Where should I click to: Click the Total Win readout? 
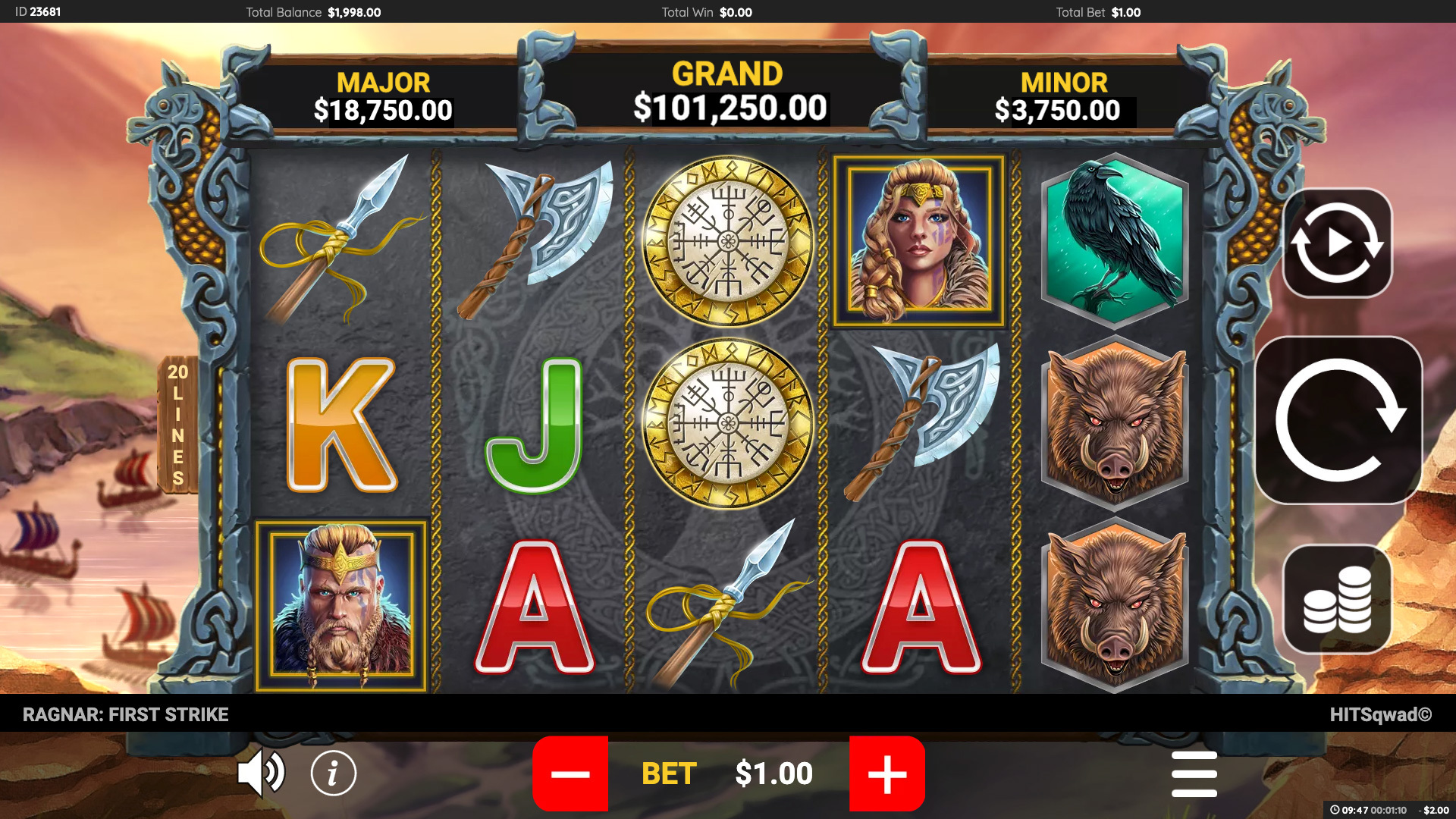[x=704, y=11]
